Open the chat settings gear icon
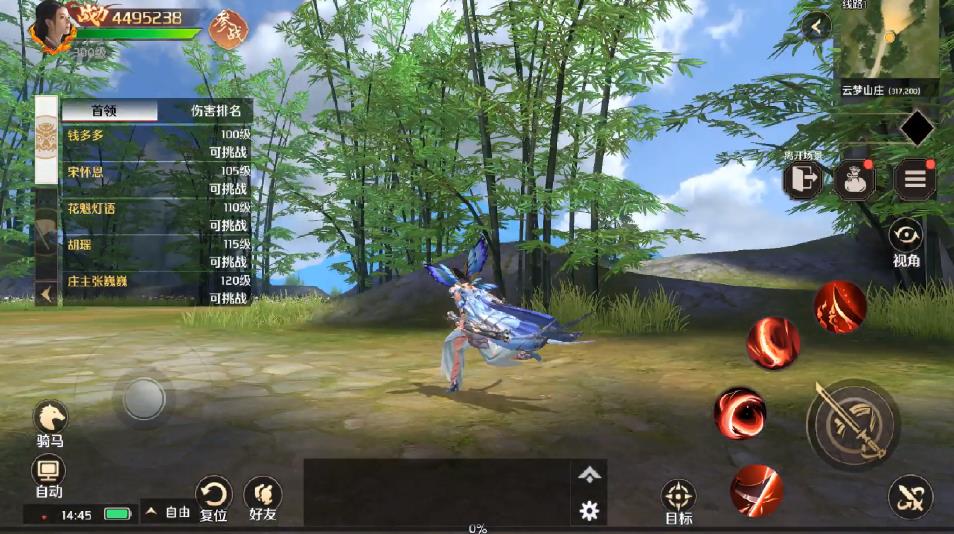 pos(589,511)
